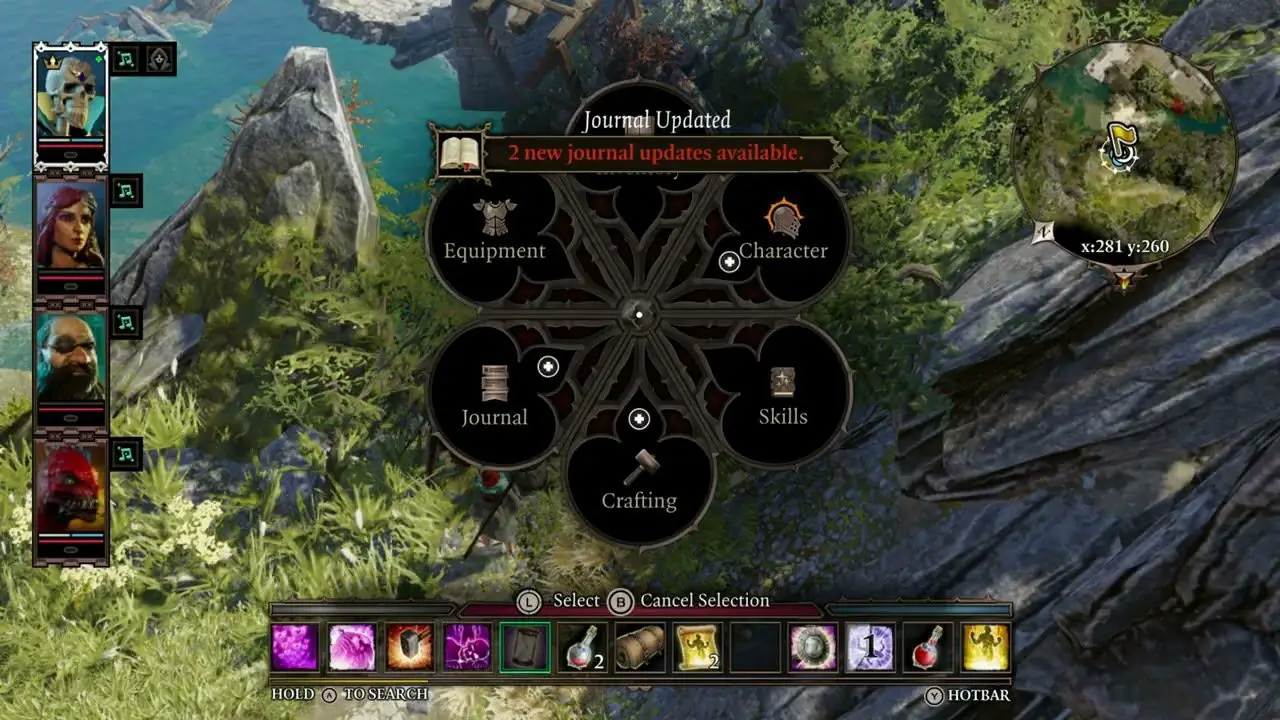This screenshot has width=1280, height=720.
Task: Use the yellow scroll with count 2
Action: [x=698, y=647]
